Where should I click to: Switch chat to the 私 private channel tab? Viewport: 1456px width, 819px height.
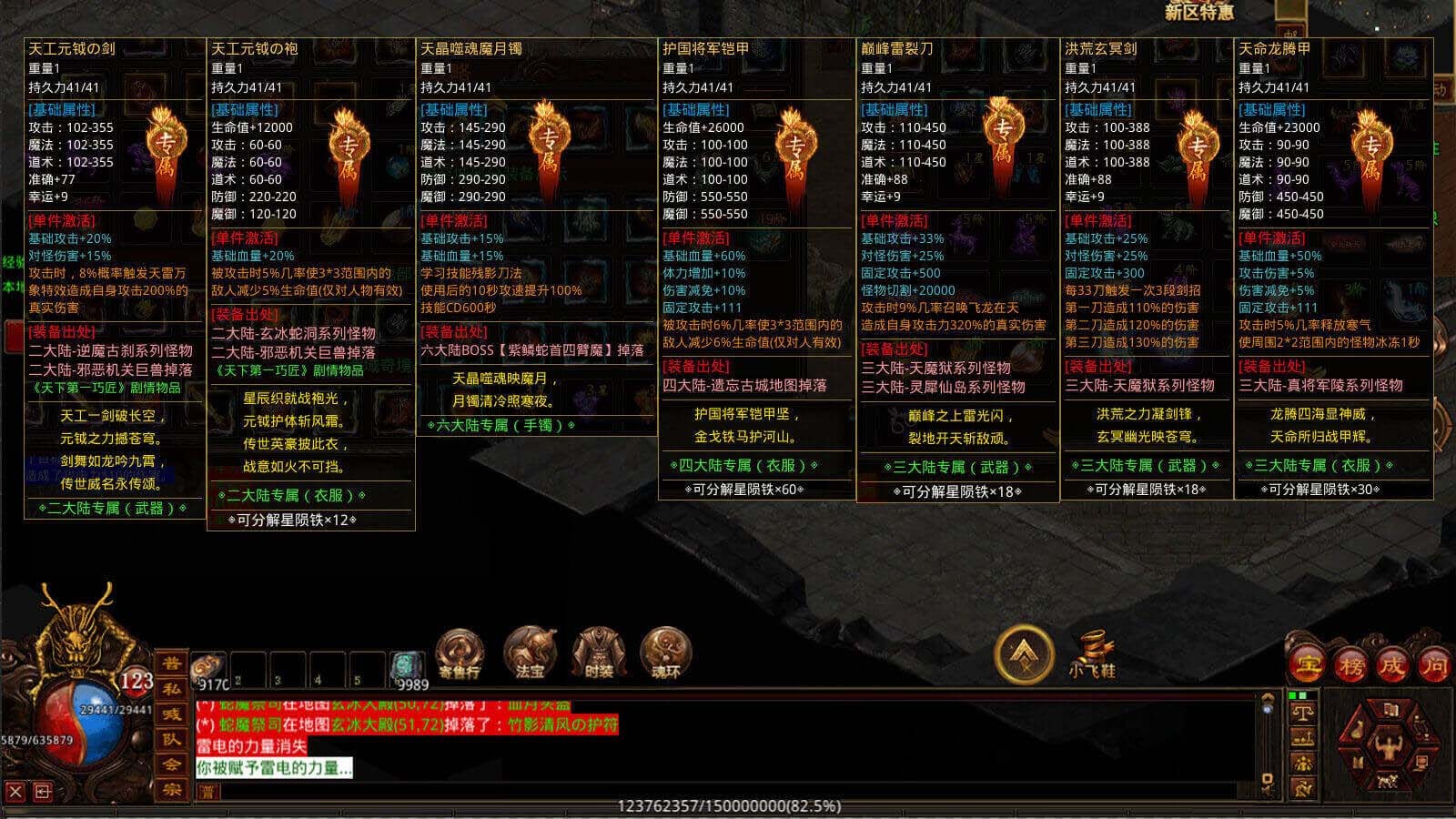pyautogui.click(x=171, y=689)
